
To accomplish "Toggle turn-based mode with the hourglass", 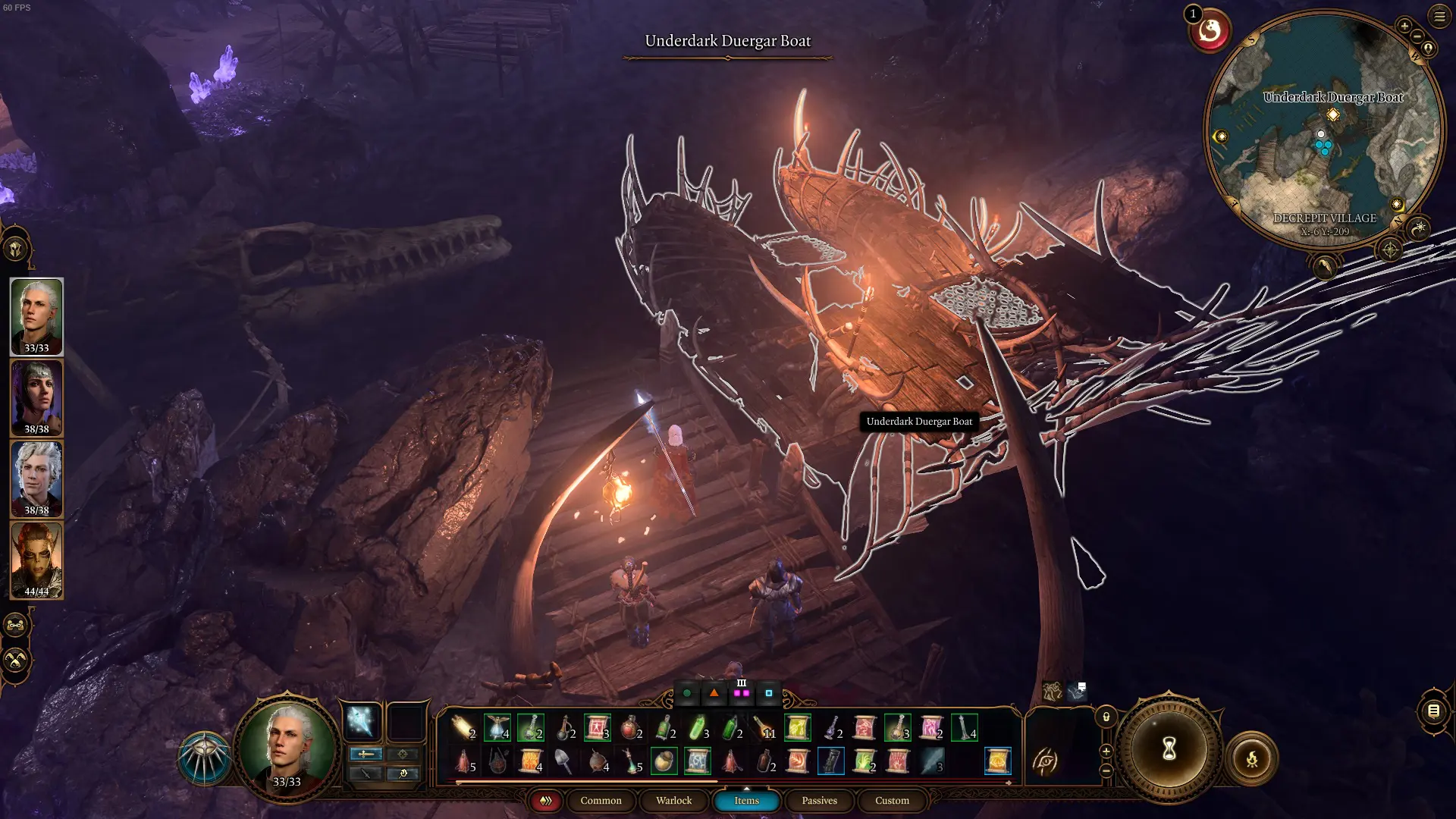I will tap(1169, 748).
